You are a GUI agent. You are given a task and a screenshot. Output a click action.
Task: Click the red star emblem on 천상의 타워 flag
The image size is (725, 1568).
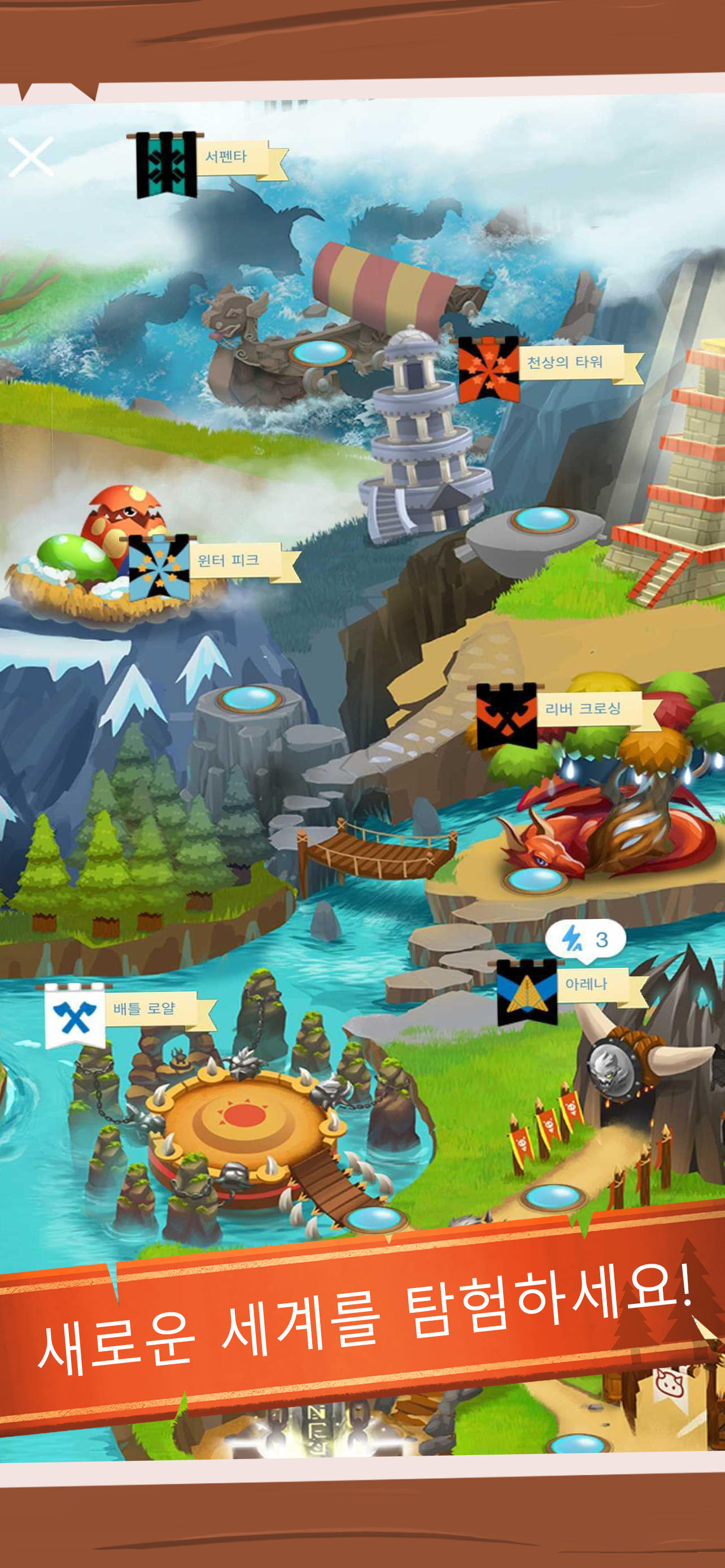tap(490, 371)
